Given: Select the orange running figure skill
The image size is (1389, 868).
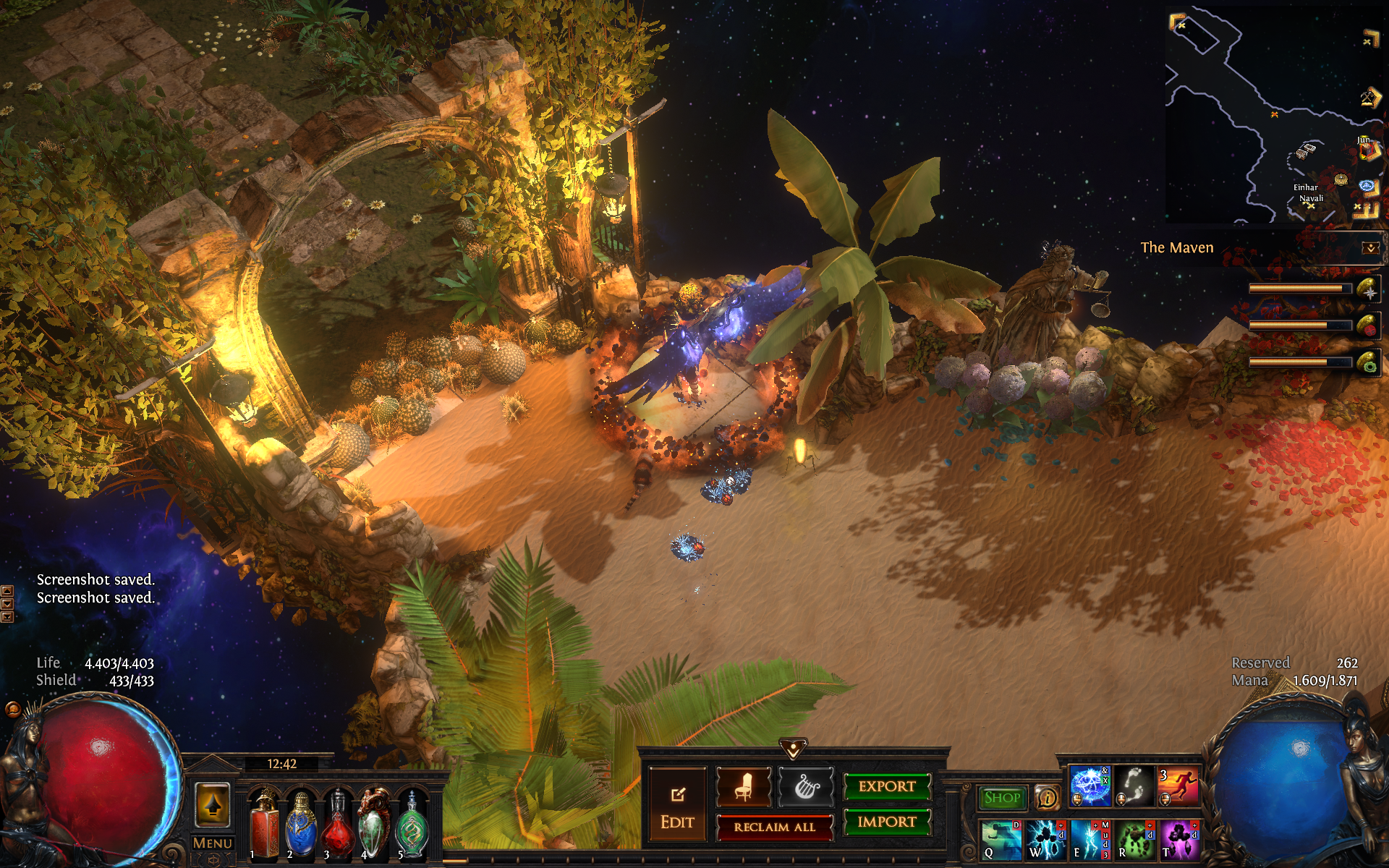Looking at the screenshot, I should [1178, 786].
